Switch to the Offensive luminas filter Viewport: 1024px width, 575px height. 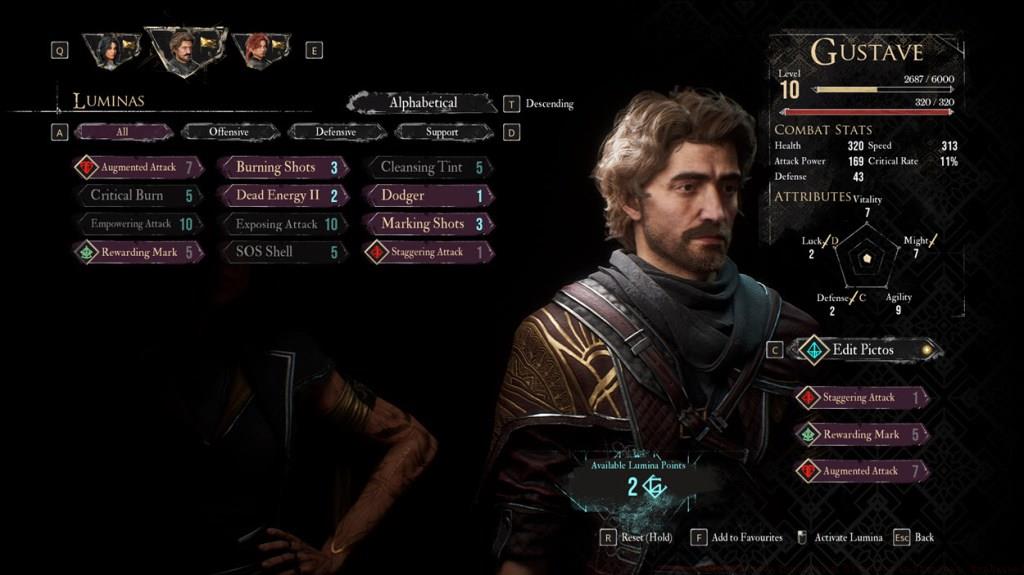(x=229, y=132)
